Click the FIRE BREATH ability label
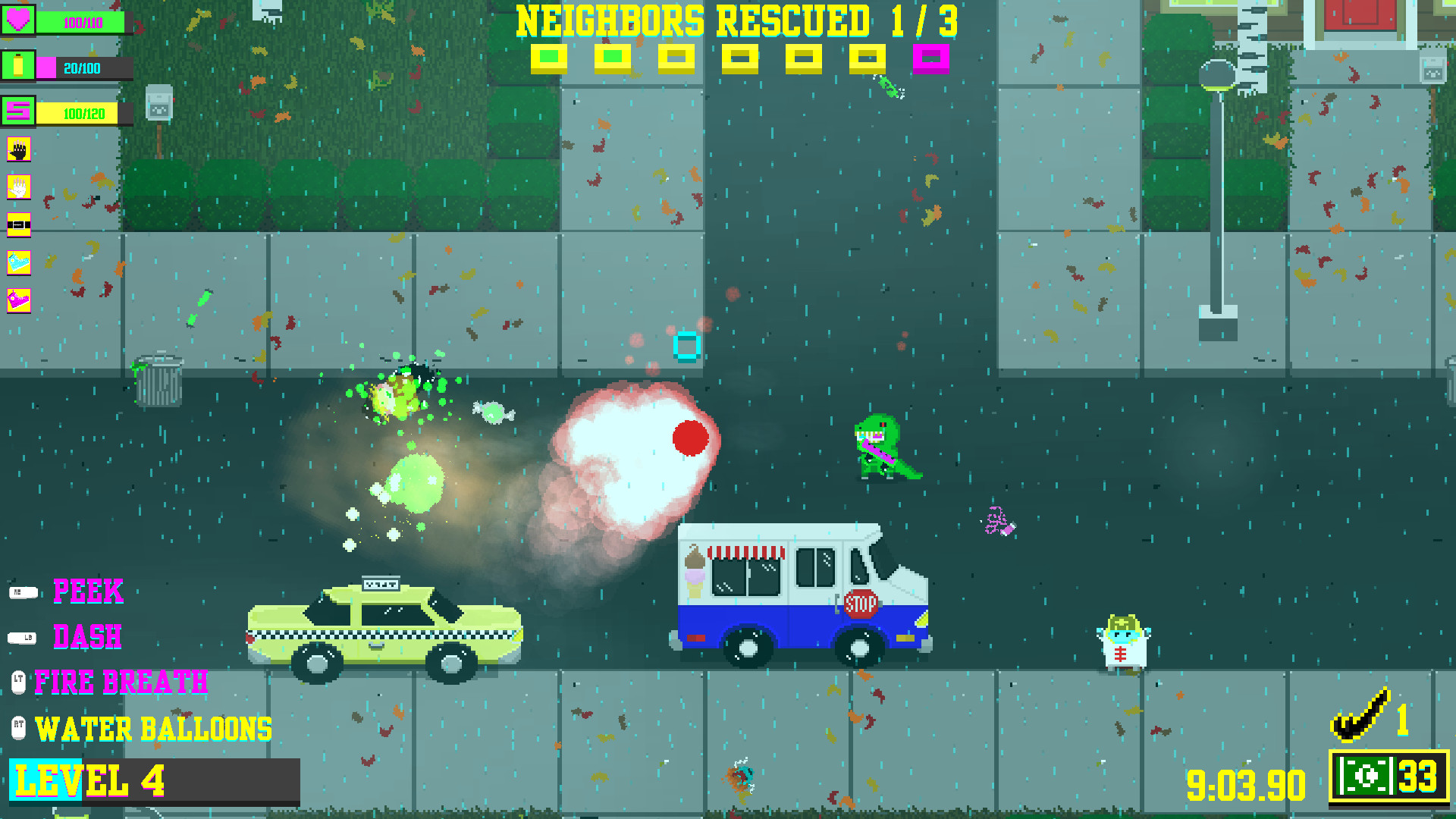 [x=121, y=682]
